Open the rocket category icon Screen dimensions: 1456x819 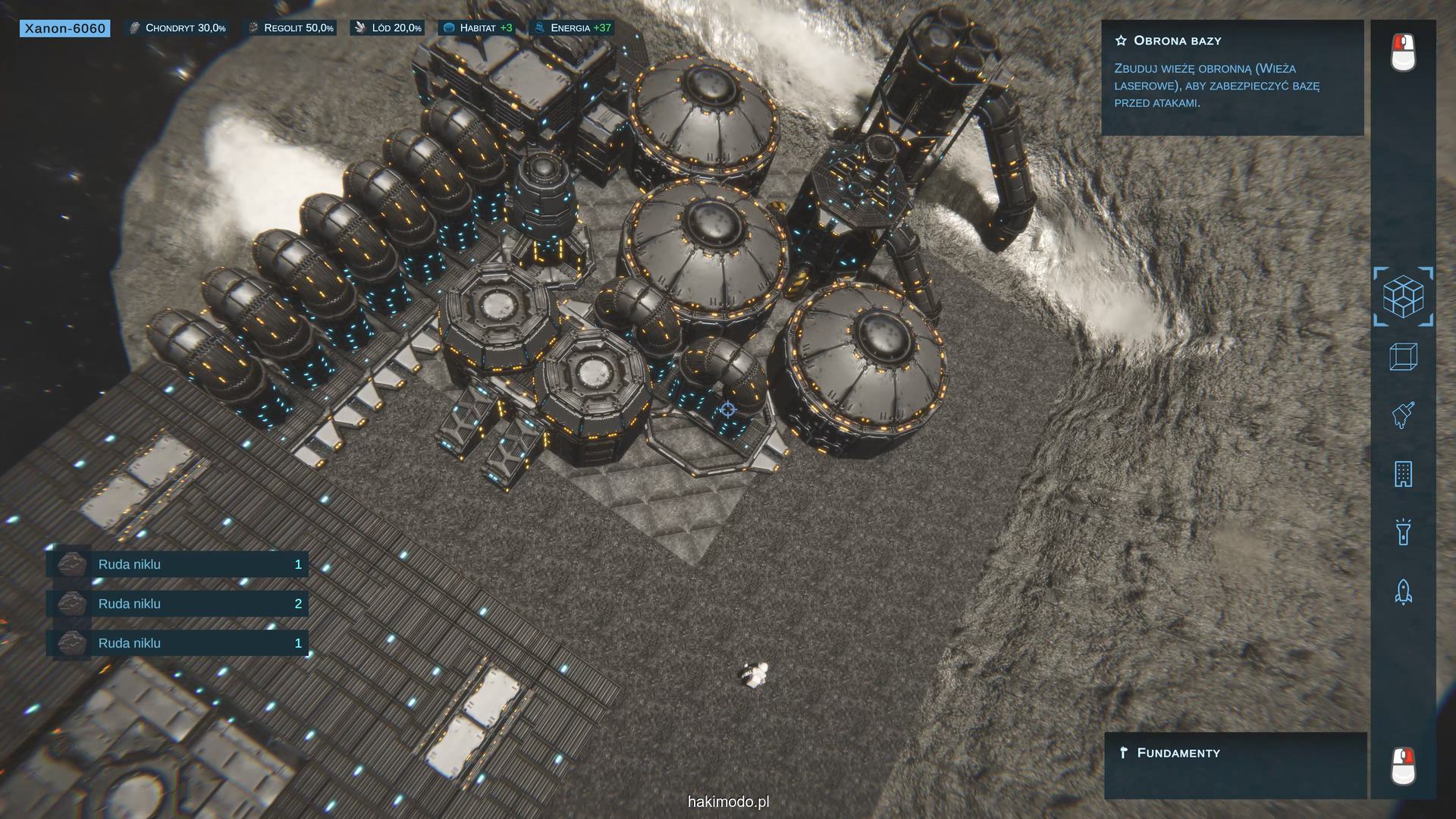point(1403,591)
